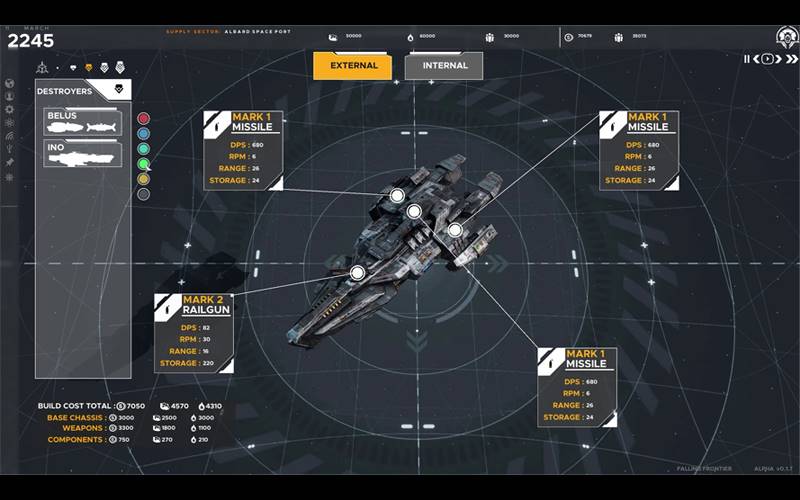Select the orange ship class icon
This screenshot has height=500, width=800.
point(89,68)
